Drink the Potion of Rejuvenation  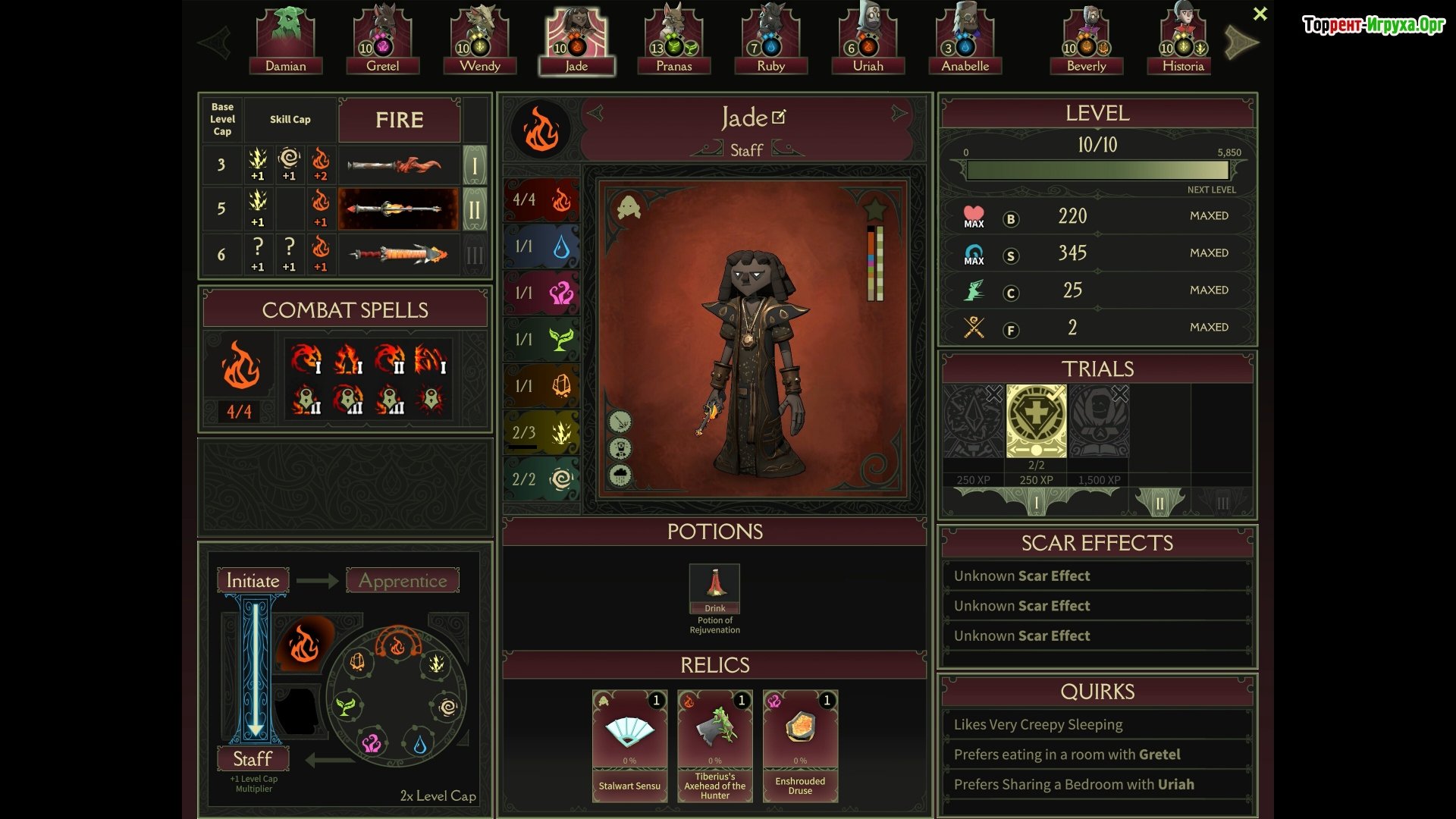714,588
